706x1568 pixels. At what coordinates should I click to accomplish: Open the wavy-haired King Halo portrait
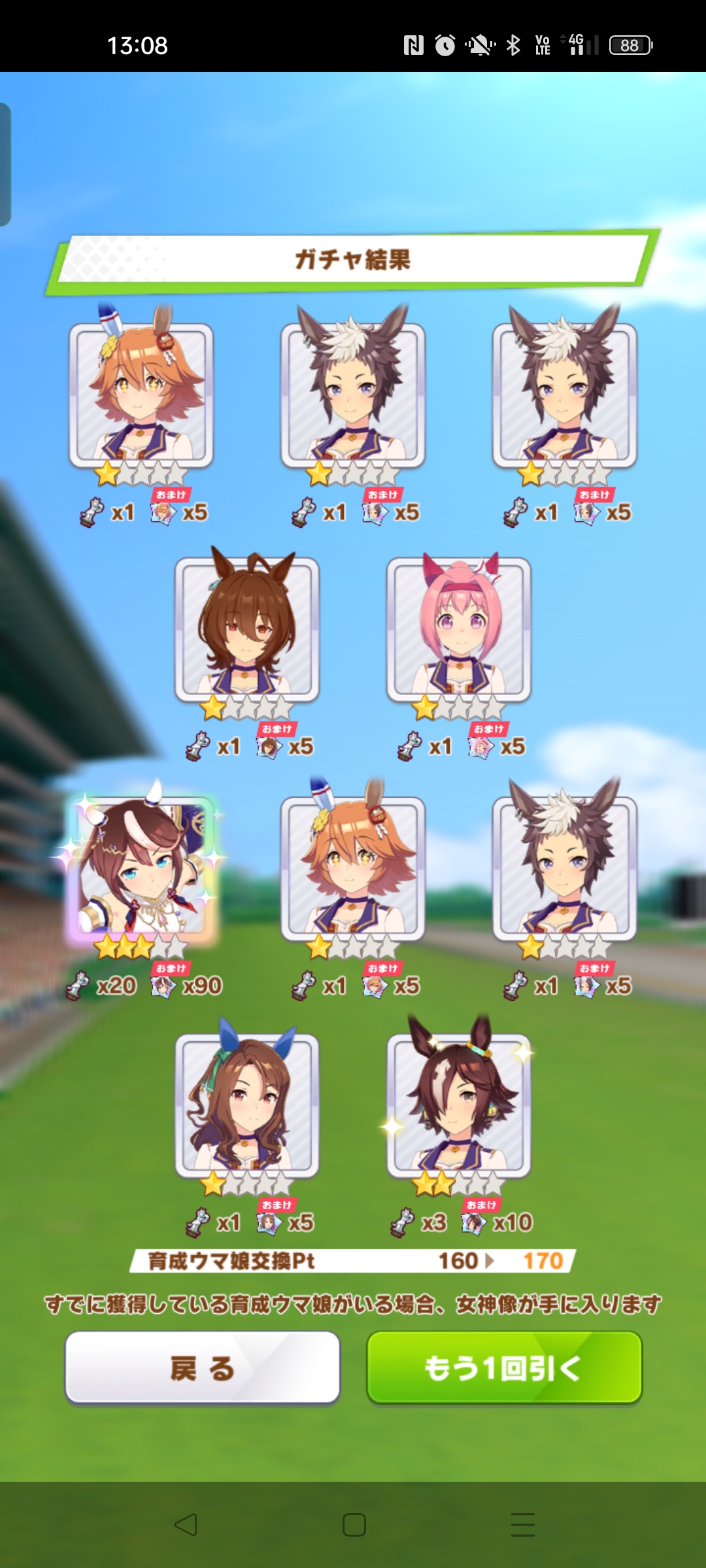247,1105
